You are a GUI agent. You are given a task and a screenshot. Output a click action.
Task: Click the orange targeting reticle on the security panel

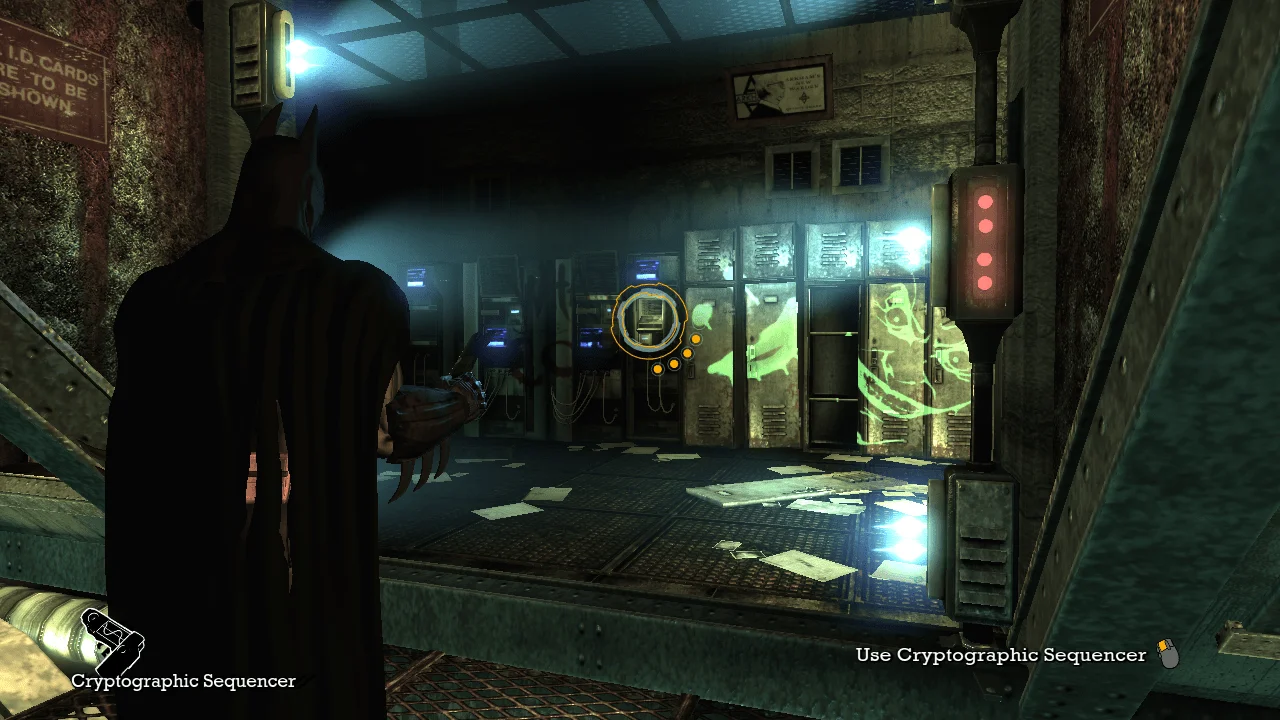(649, 320)
